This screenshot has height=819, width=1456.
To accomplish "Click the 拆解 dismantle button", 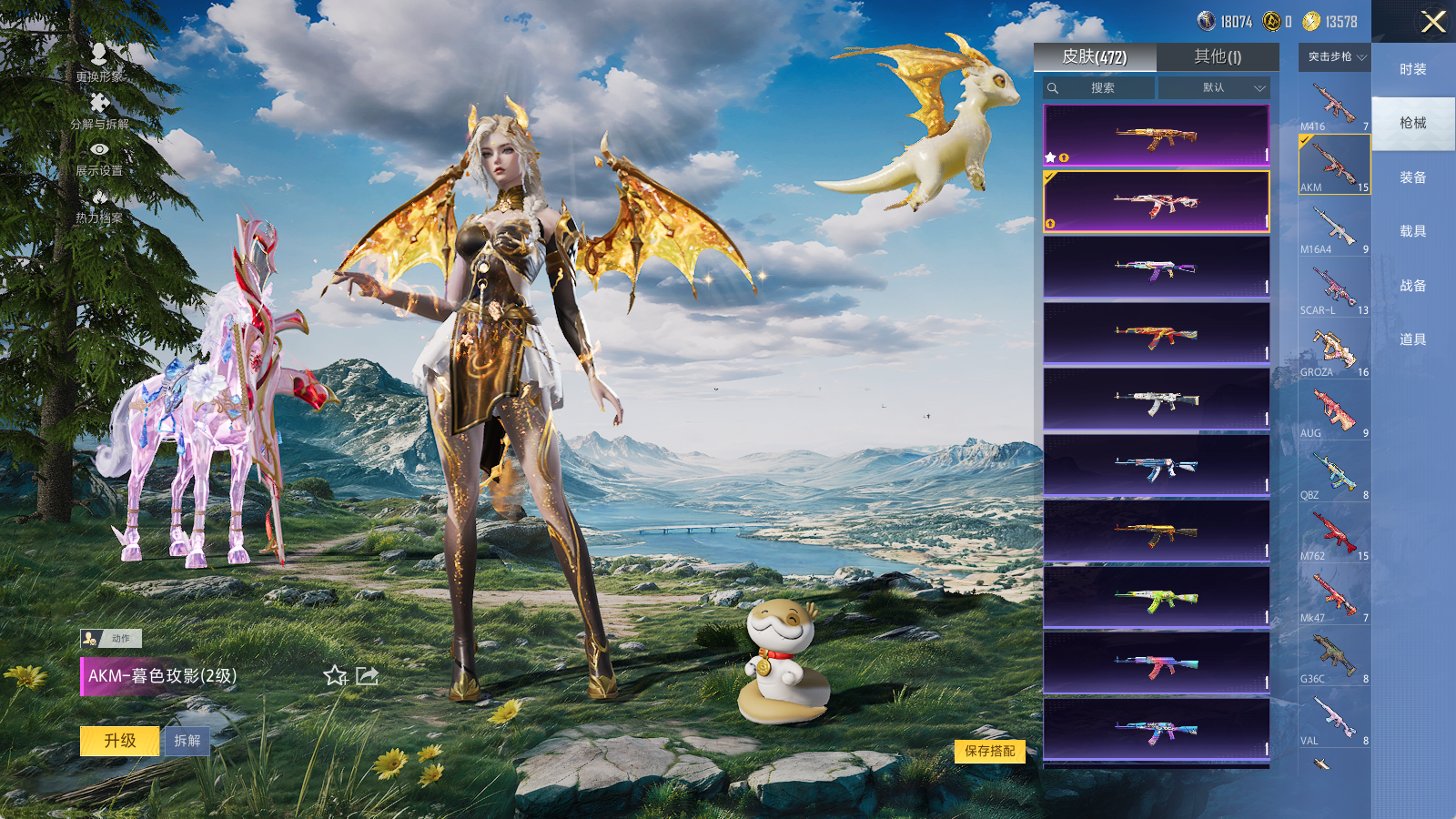I will 187,741.
